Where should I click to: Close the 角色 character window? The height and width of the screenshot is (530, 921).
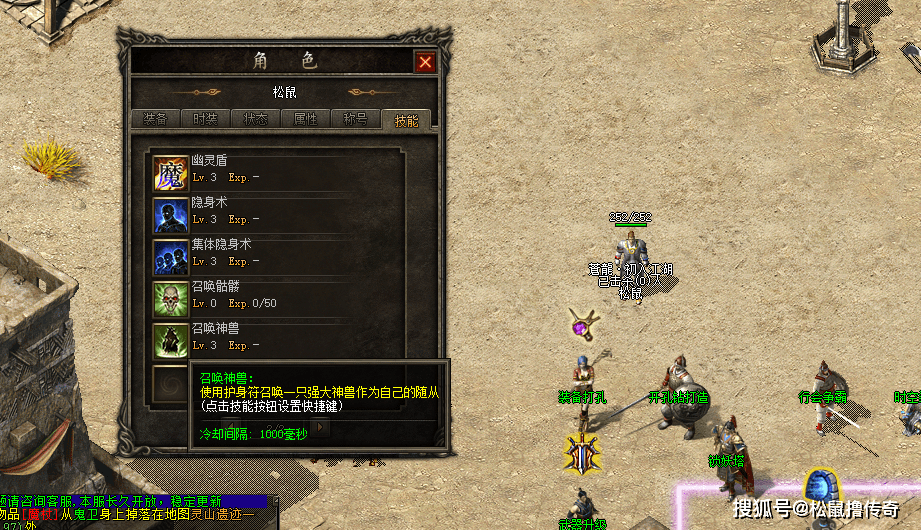[426, 62]
